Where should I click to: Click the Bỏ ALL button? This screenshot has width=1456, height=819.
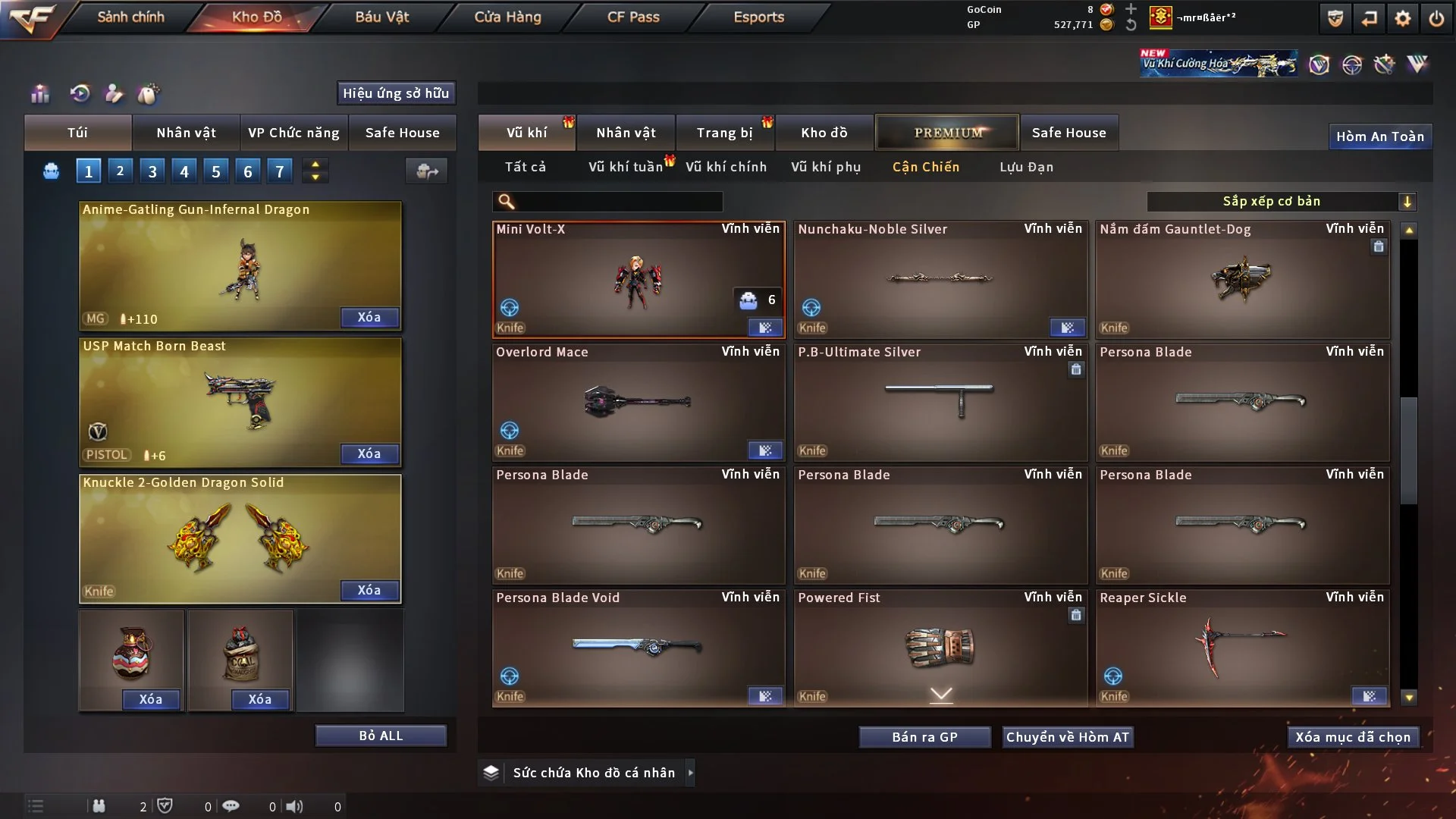click(x=381, y=736)
